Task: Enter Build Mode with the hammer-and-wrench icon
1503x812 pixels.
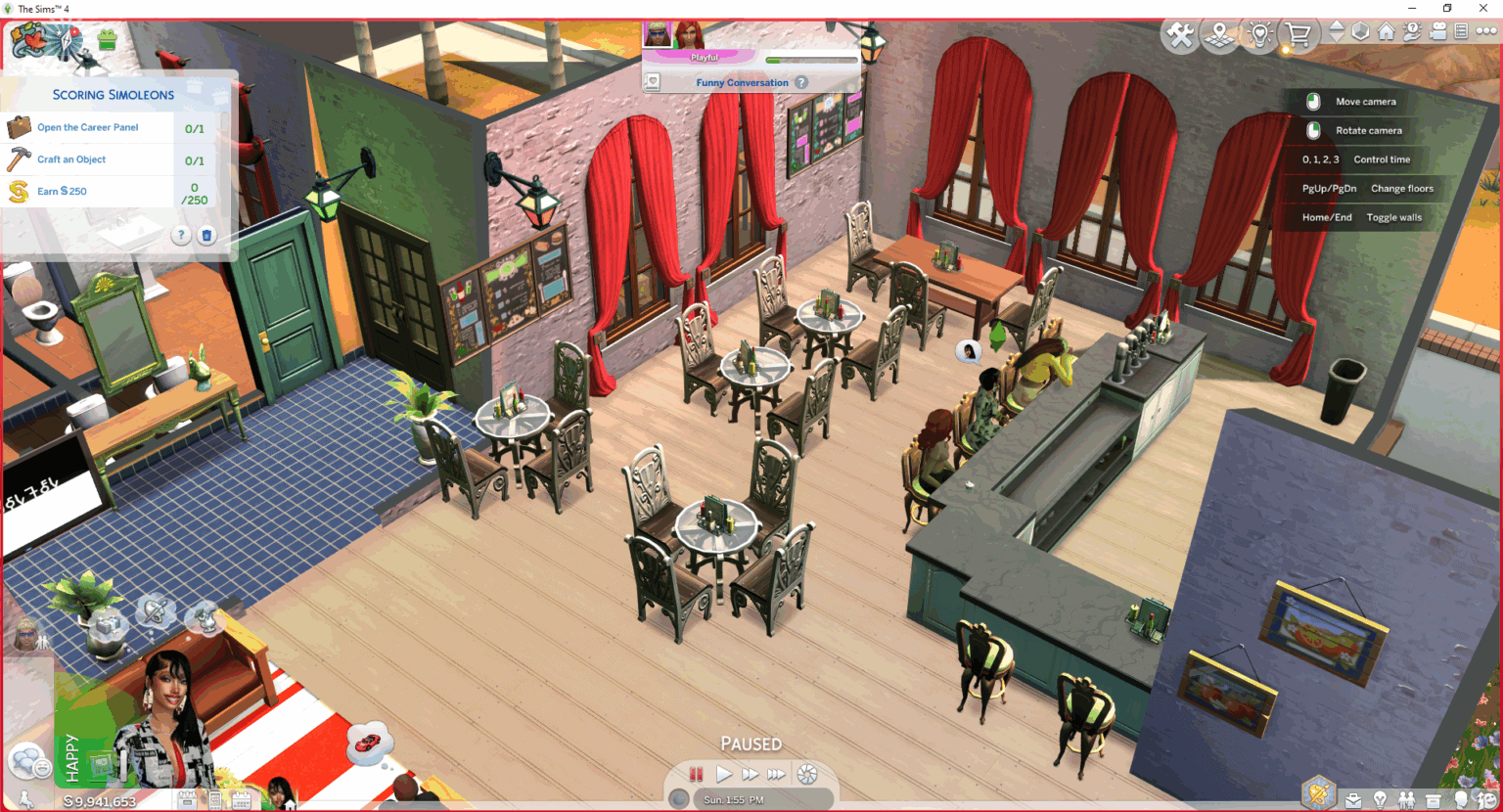Action: [1178, 33]
